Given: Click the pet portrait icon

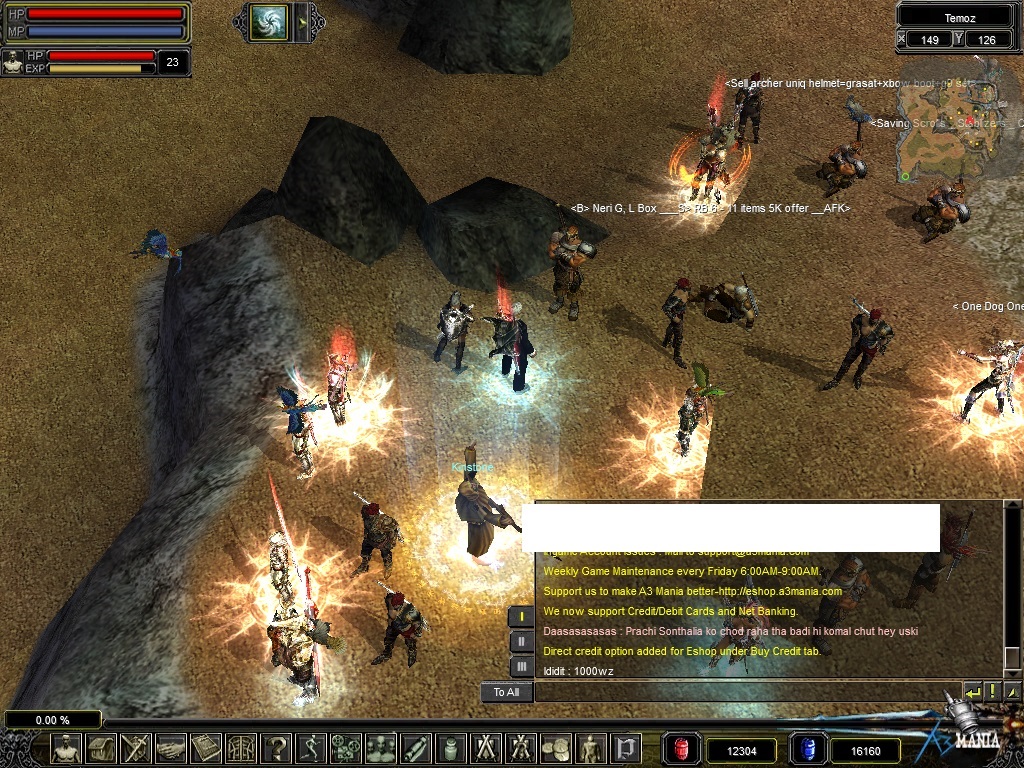Looking at the screenshot, I should [12, 62].
